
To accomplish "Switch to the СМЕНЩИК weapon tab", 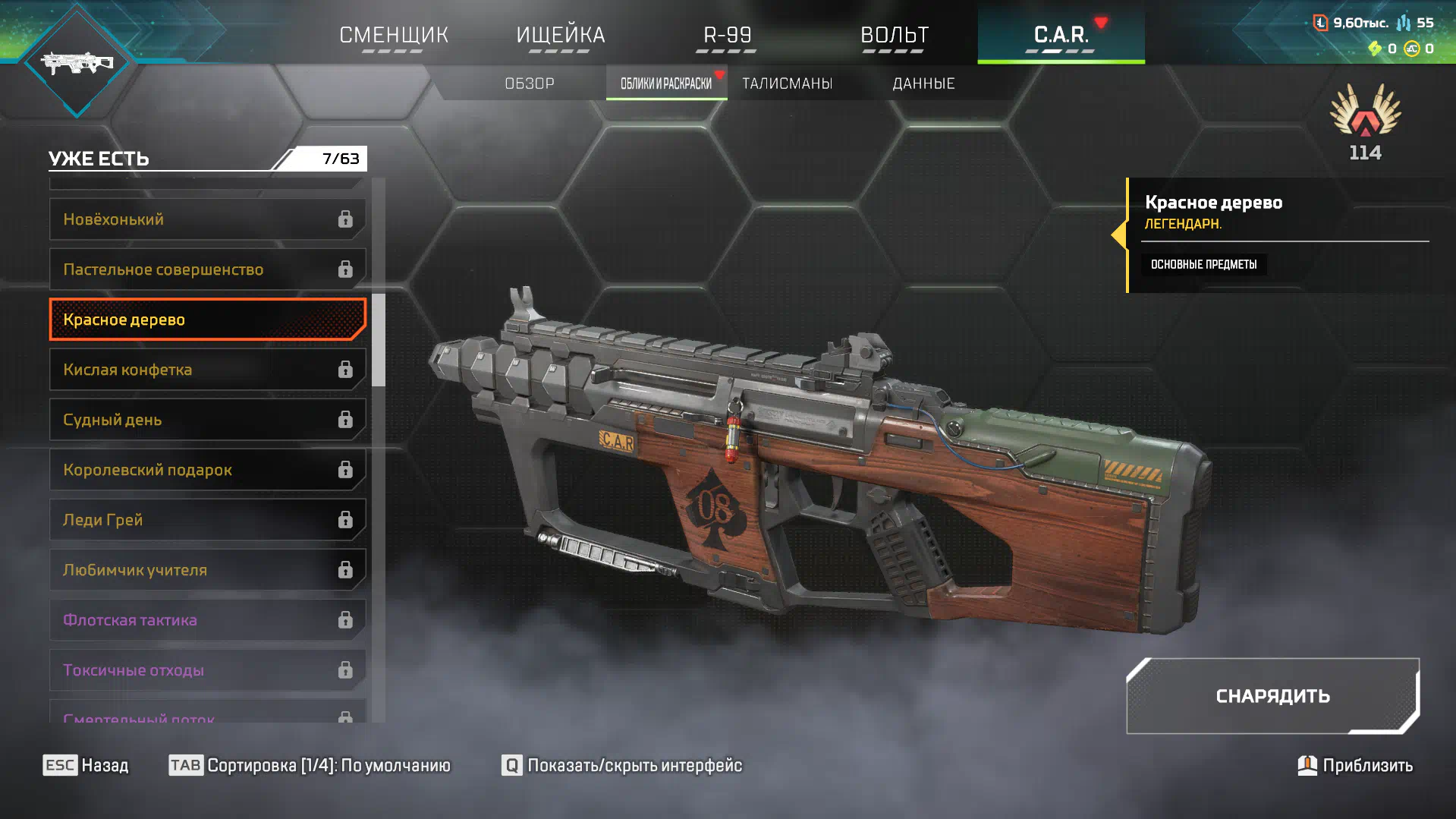I will [x=394, y=35].
